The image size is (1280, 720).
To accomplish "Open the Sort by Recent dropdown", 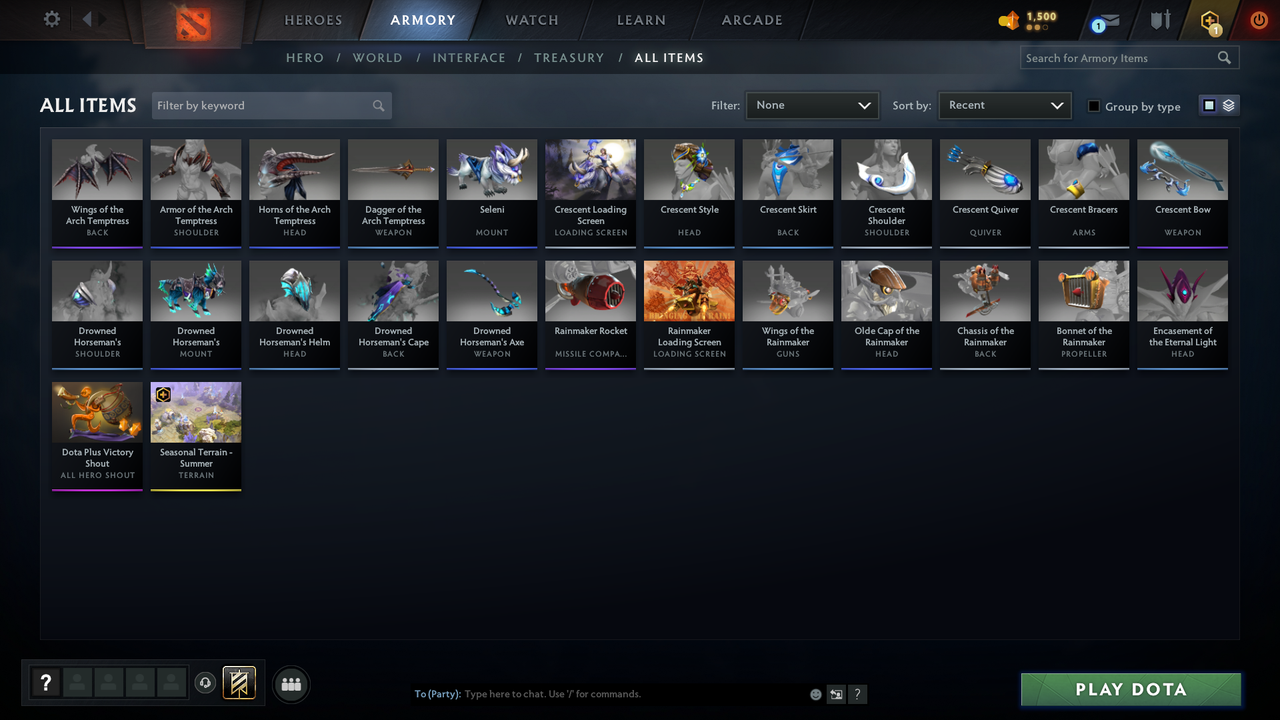I will 1004,104.
